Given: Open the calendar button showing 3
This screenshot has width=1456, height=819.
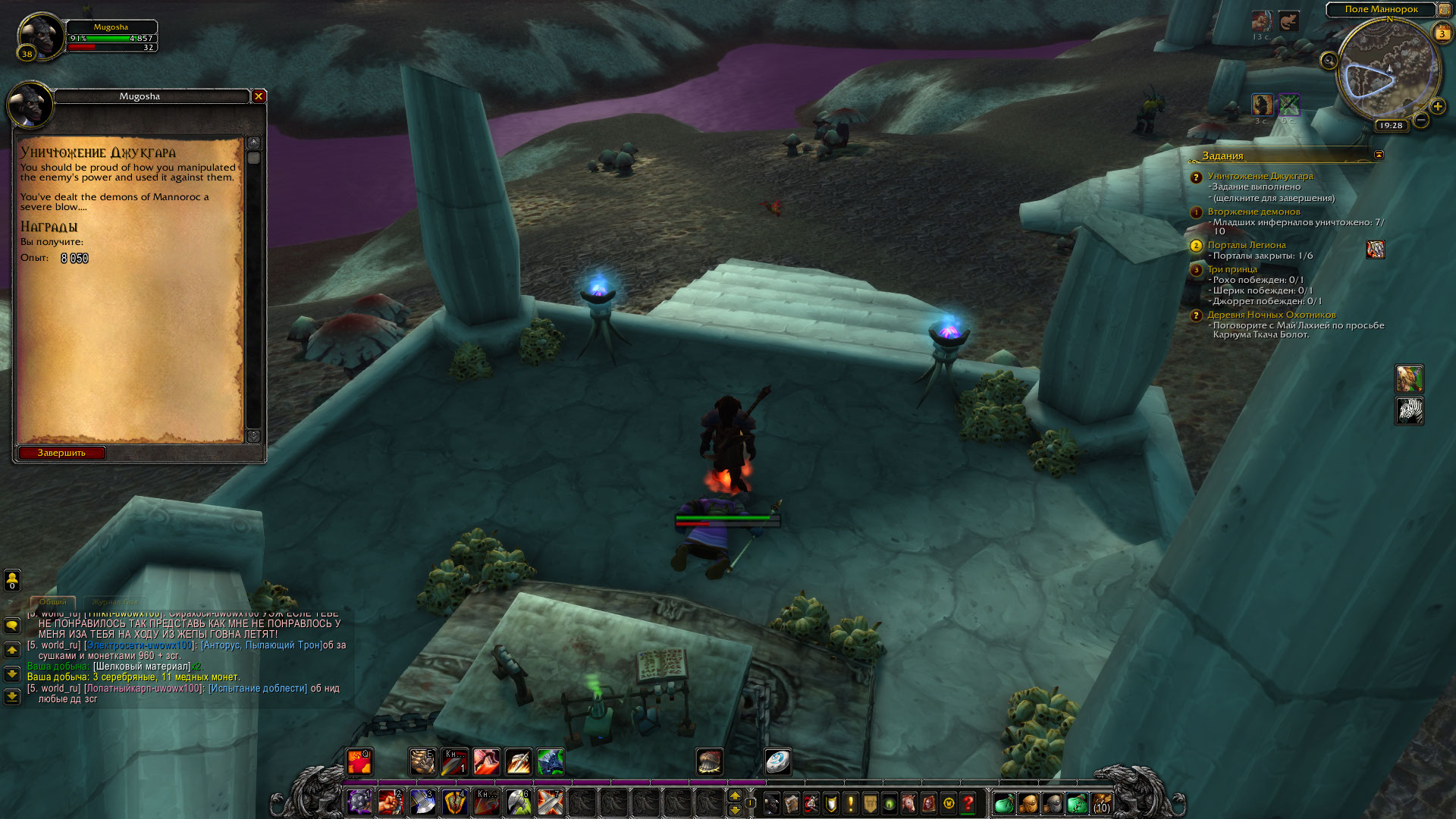Looking at the screenshot, I should pyautogui.click(x=1442, y=33).
